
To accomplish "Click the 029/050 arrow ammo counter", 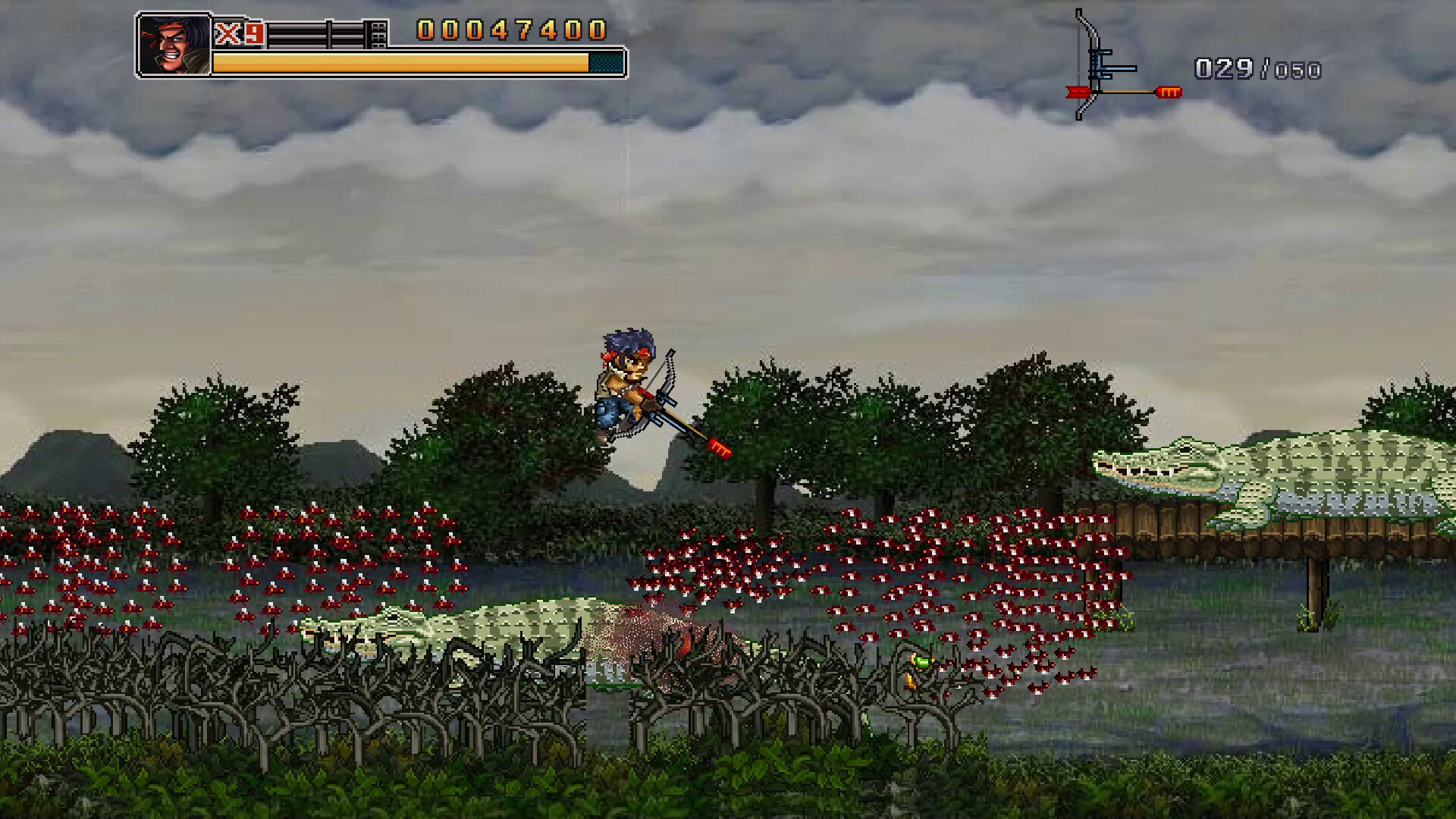I will click(1259, 68).
